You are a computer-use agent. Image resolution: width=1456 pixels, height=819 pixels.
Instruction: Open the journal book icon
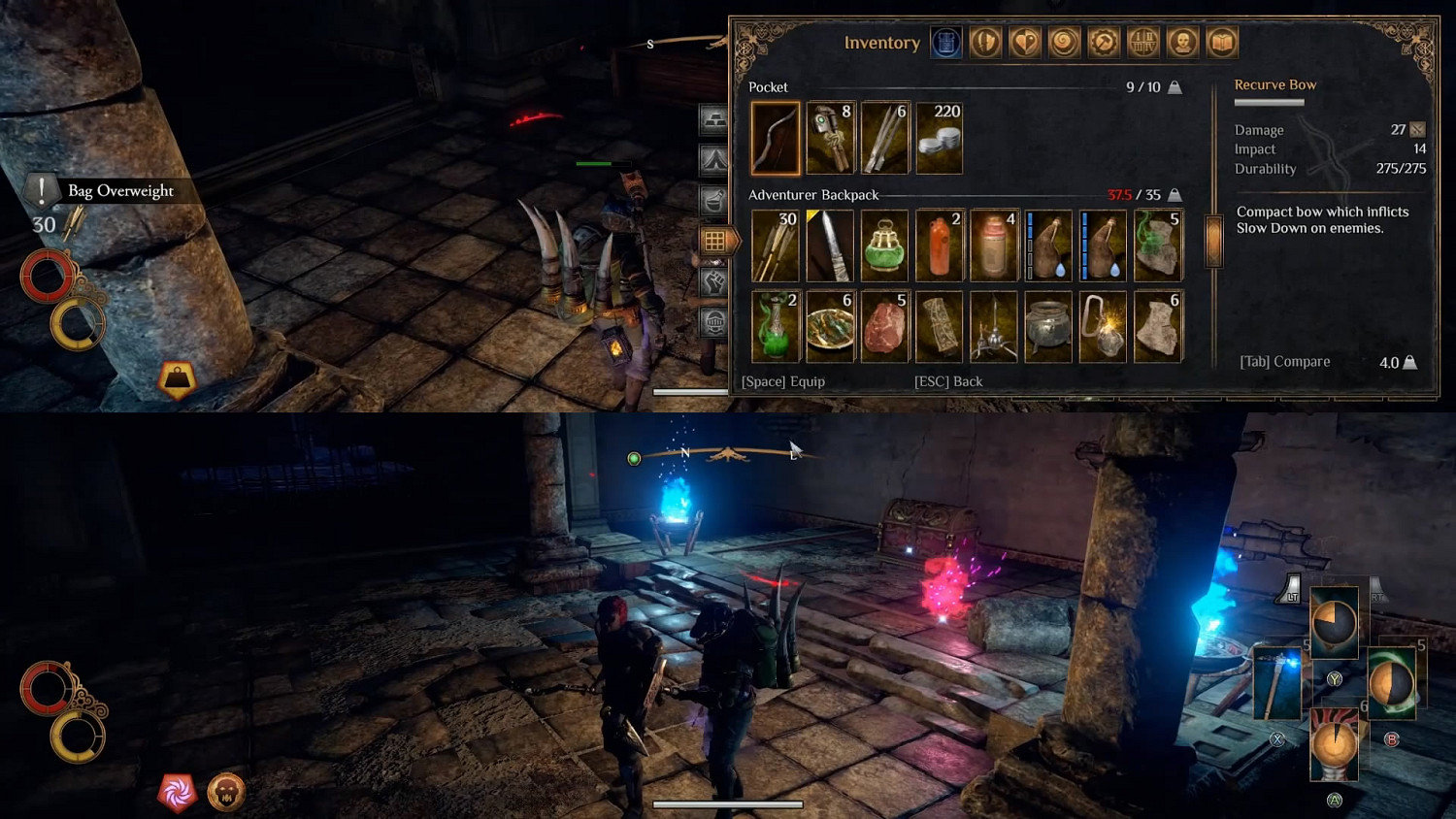point(1223,42)
